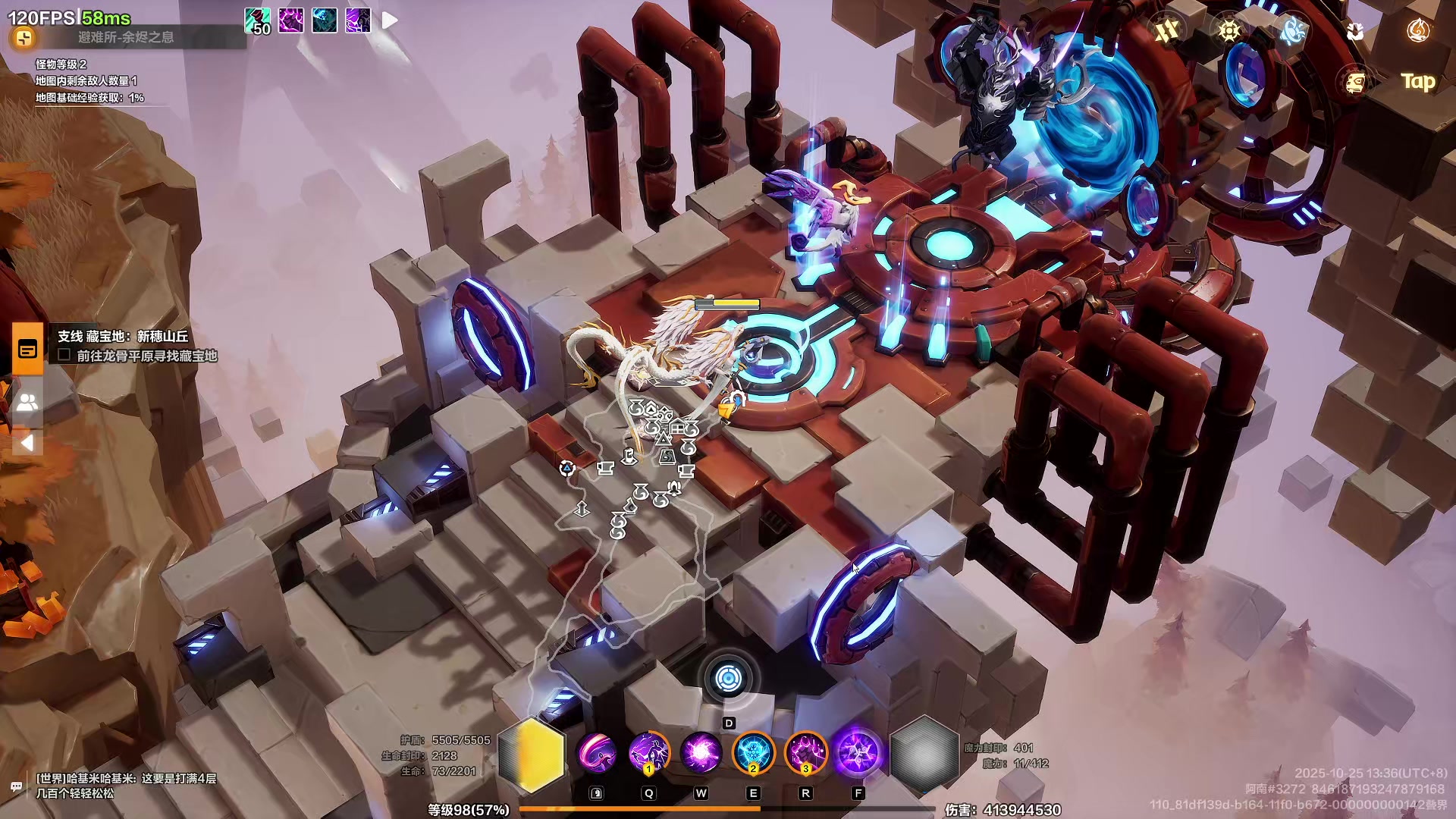This screenshot has height=819, width=1456.
Task: Open the spiked sun gear menu icon
Action: click(x=1229, y=31)
